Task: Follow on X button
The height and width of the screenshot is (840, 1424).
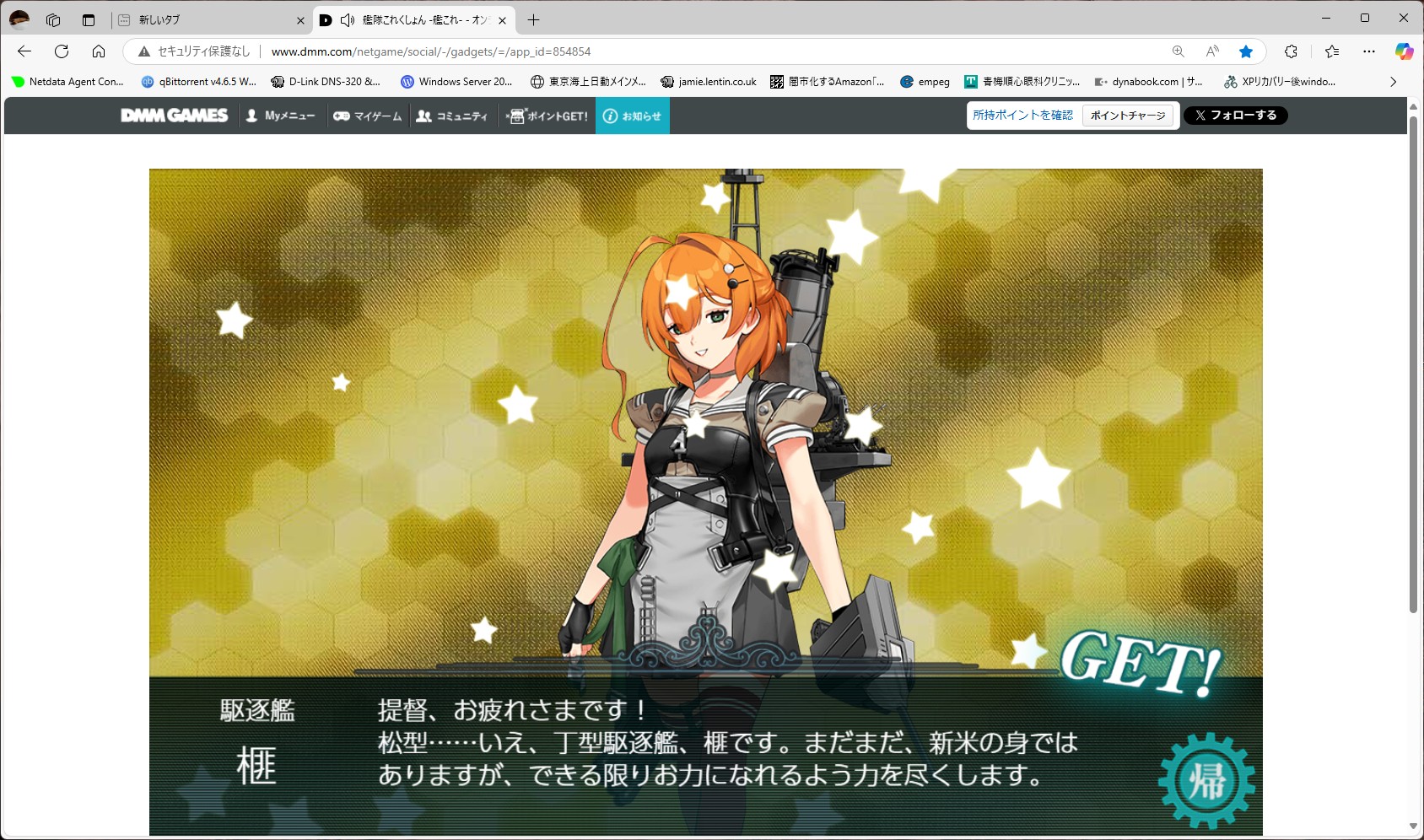Action: tap(1235, 116)
